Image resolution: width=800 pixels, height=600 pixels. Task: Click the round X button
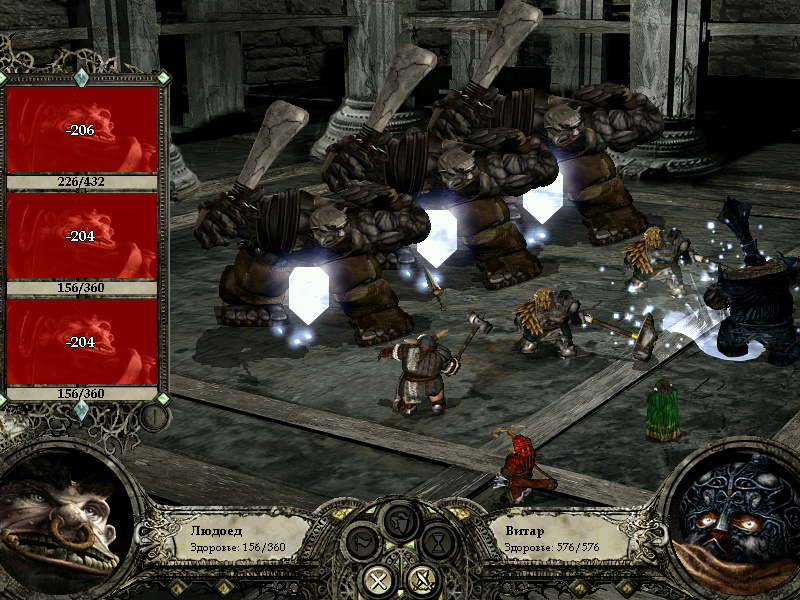coord(380,578)
